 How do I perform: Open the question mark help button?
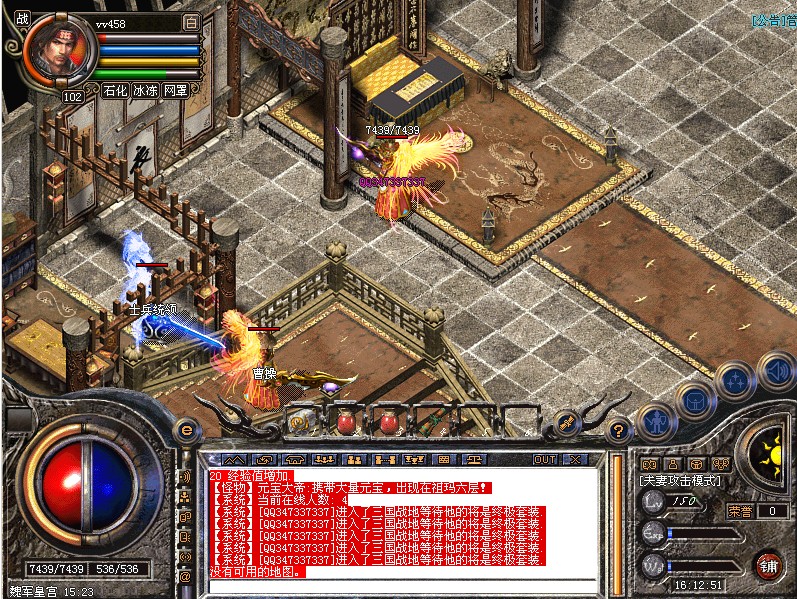pyautogui.click(x=618, y=430)
